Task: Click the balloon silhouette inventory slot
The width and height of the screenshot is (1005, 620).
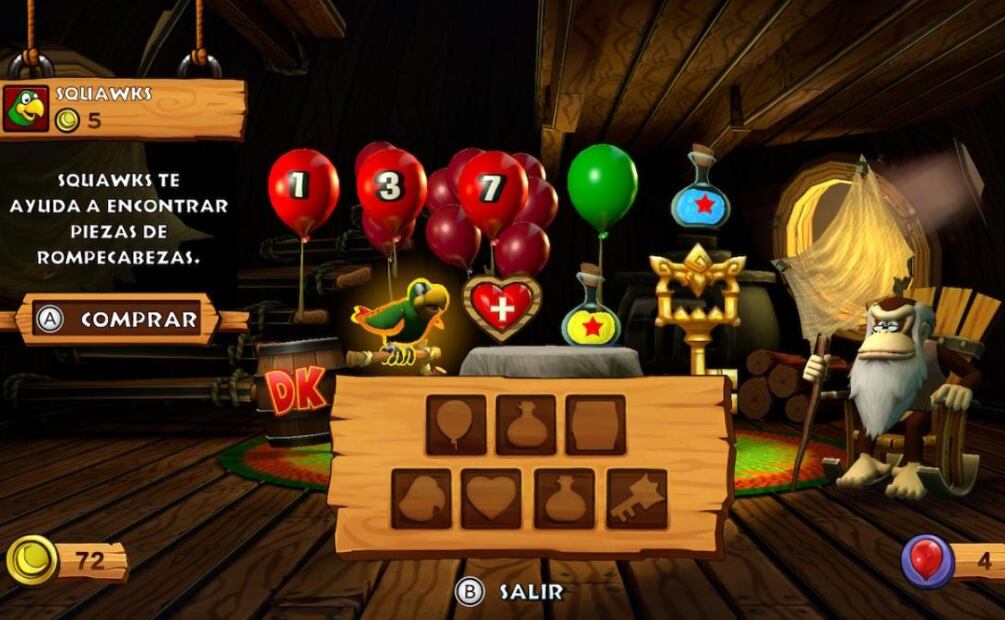Action: pyautogui.click(x=456, y=425)
